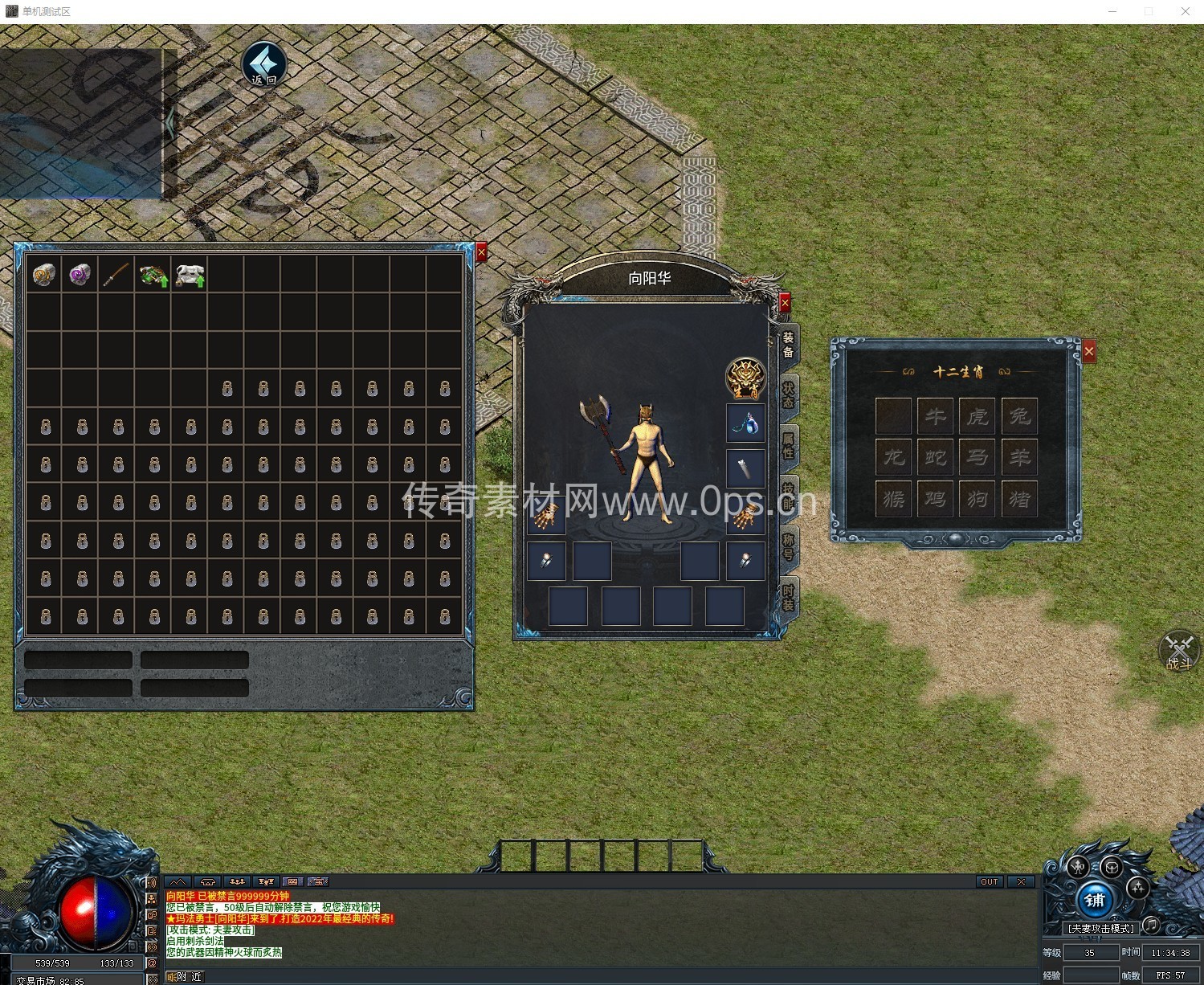Switch to the 状态 (status) tab
Screen dimensions: 1204x985
pyautogui.click(x=788, y=394)
